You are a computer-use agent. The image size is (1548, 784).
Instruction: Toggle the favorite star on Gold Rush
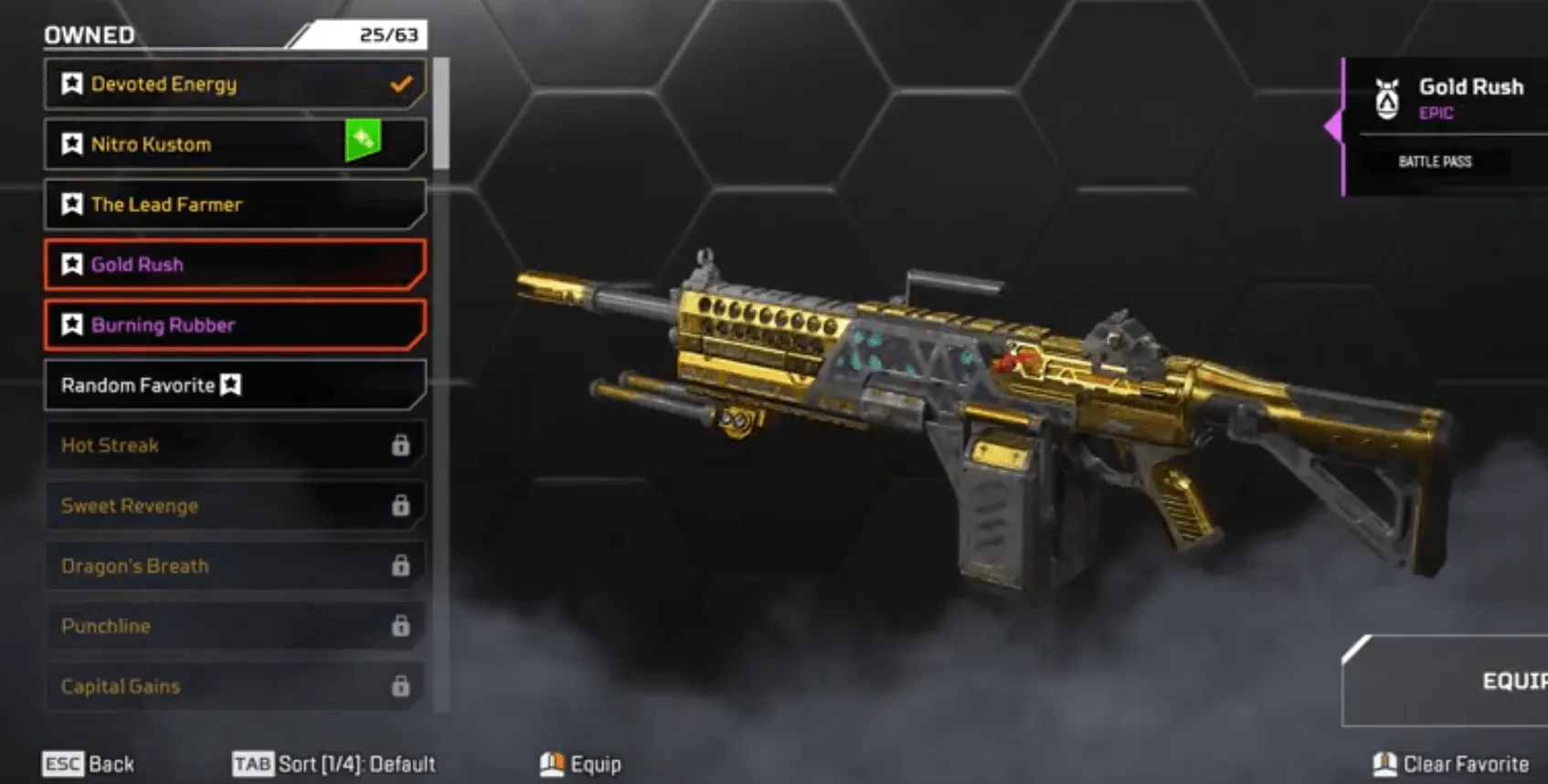72,264
